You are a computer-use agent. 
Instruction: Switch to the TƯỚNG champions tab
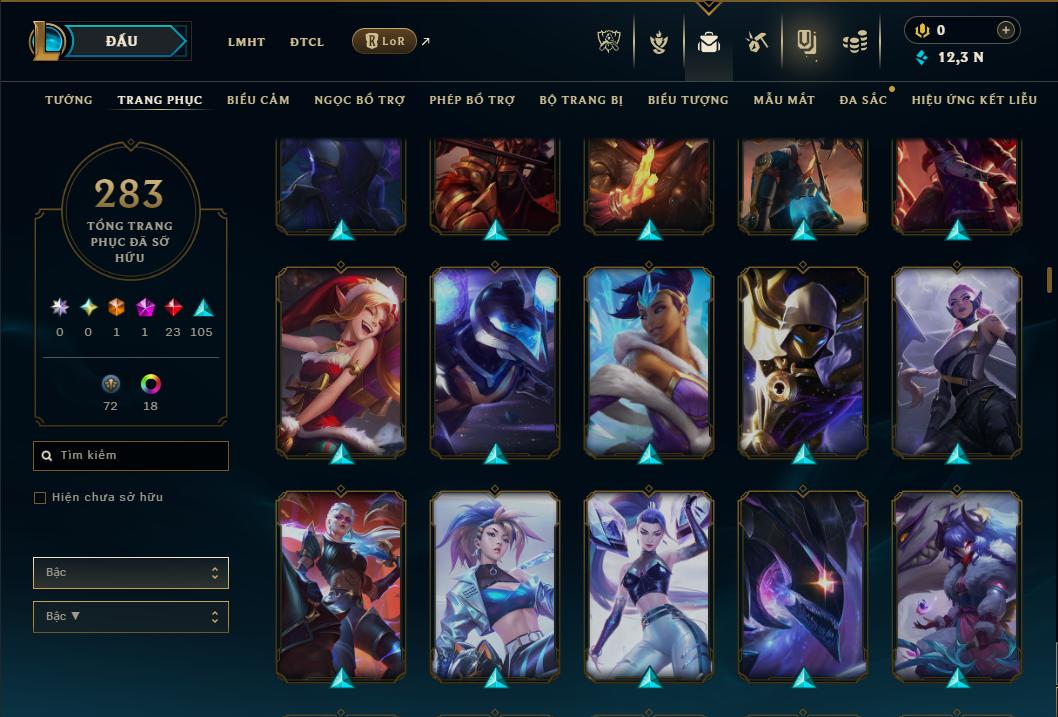click(x=69, y=100)
